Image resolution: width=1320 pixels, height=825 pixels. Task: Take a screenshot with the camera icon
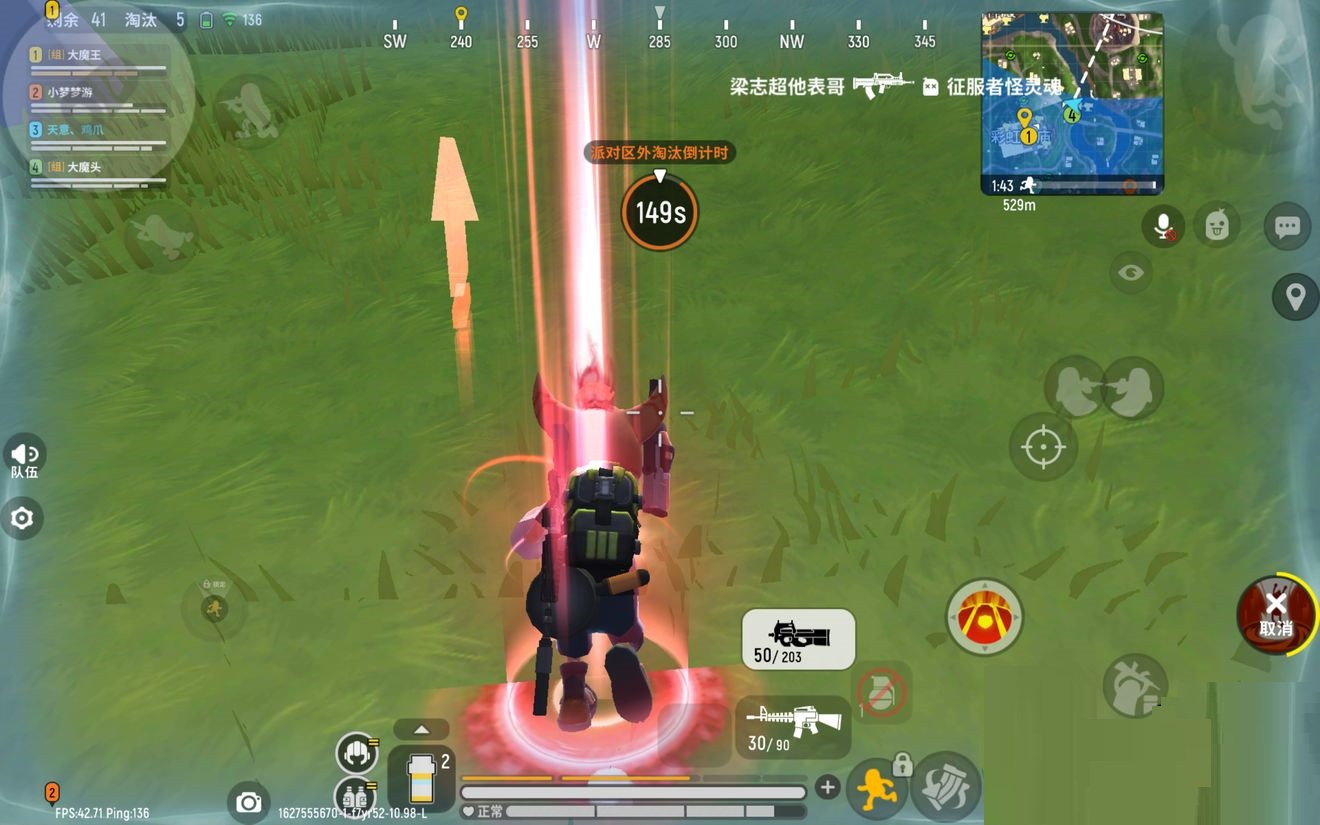[248, 802]
